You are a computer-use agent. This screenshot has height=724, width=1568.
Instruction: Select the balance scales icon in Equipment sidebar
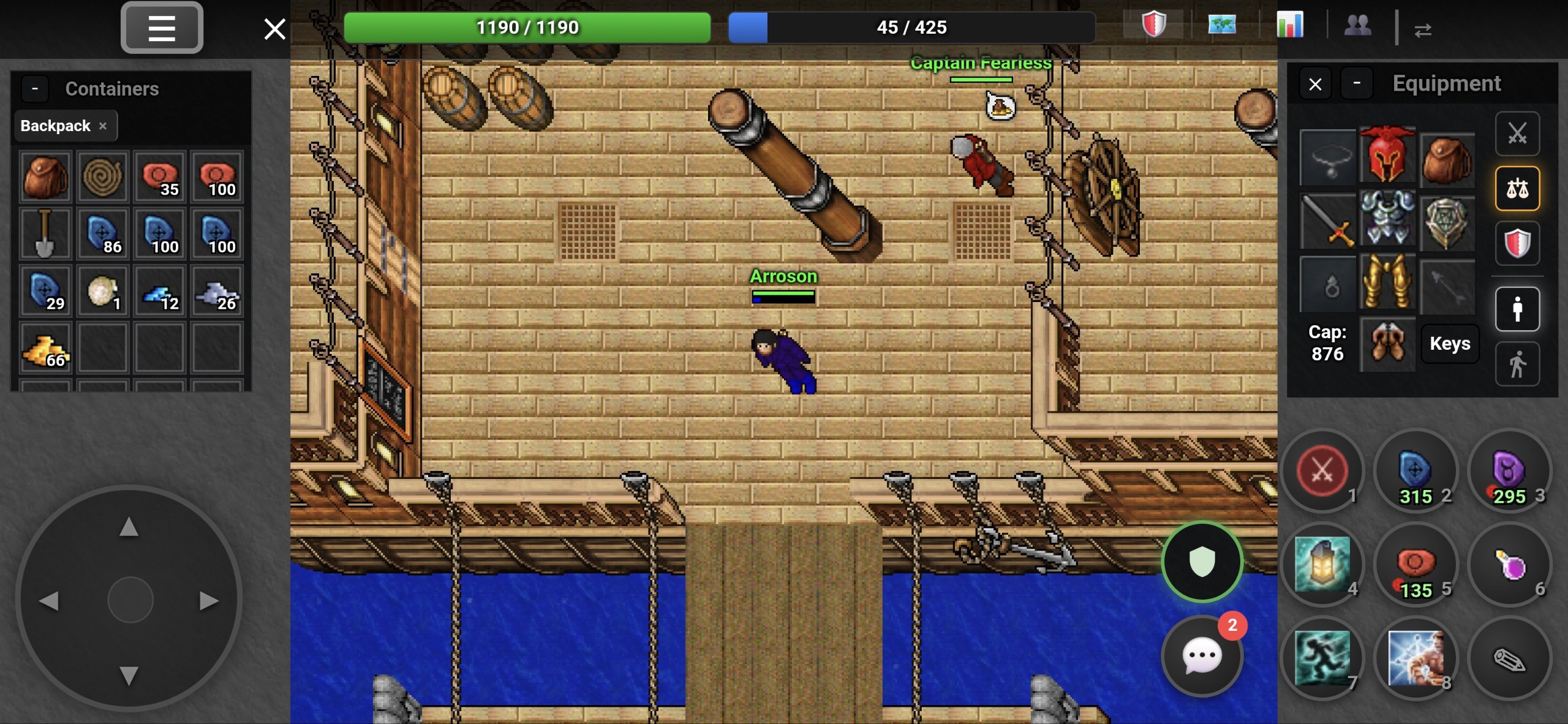(1518, 188)
